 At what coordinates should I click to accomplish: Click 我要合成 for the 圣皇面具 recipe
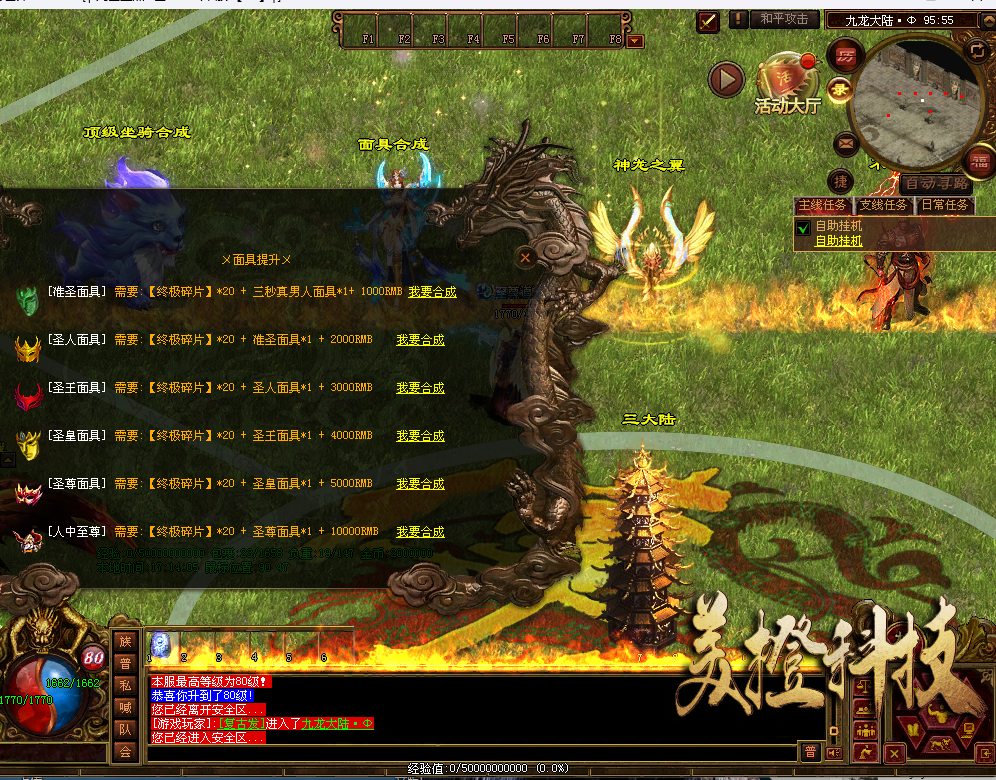click(x=420, y=436)
